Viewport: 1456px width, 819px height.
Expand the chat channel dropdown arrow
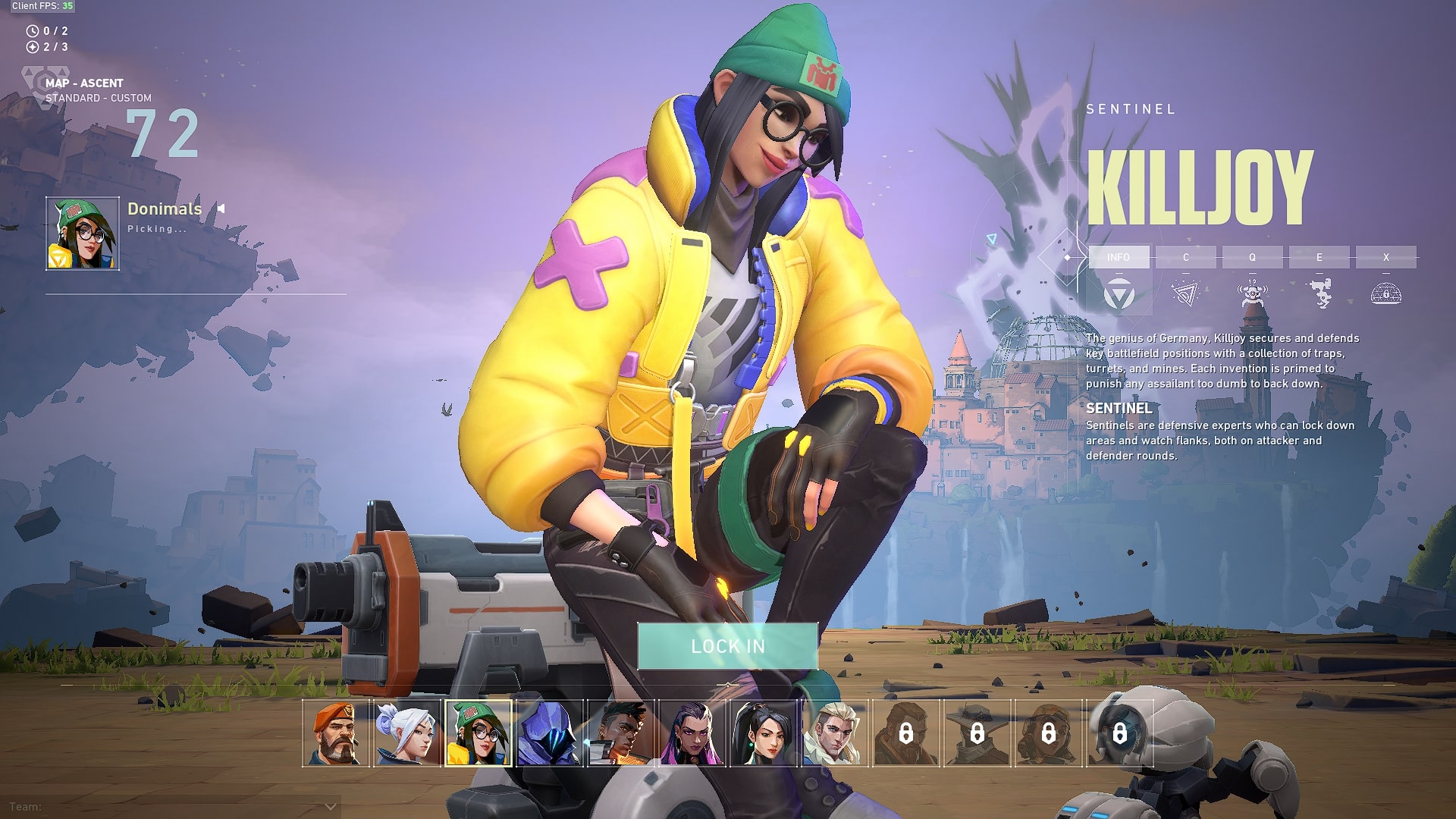(x=330, y=807)
